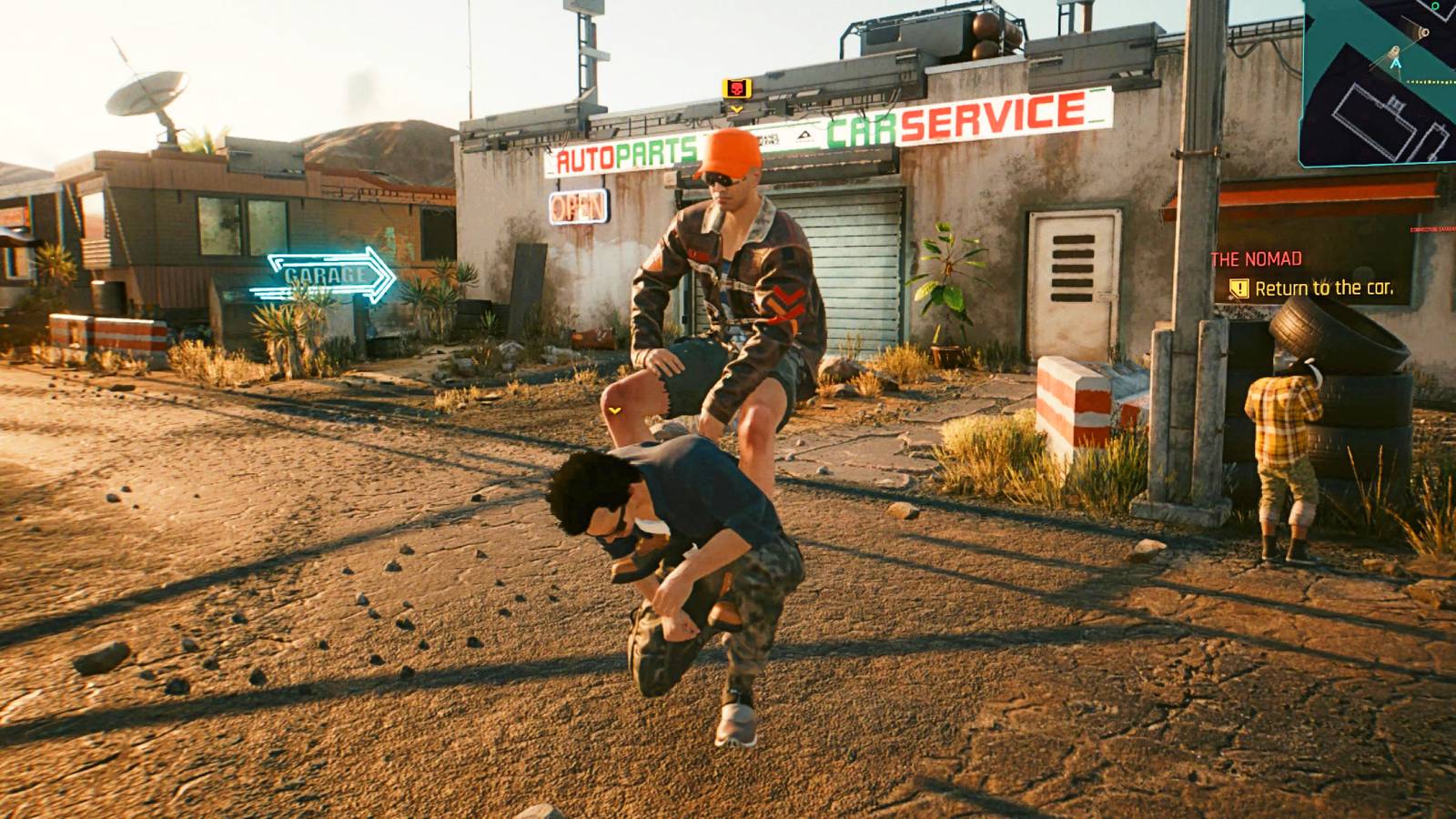Click the player marker arrow on the minimap
The height and width of the screenshot is (819, 1456).
1396,64
